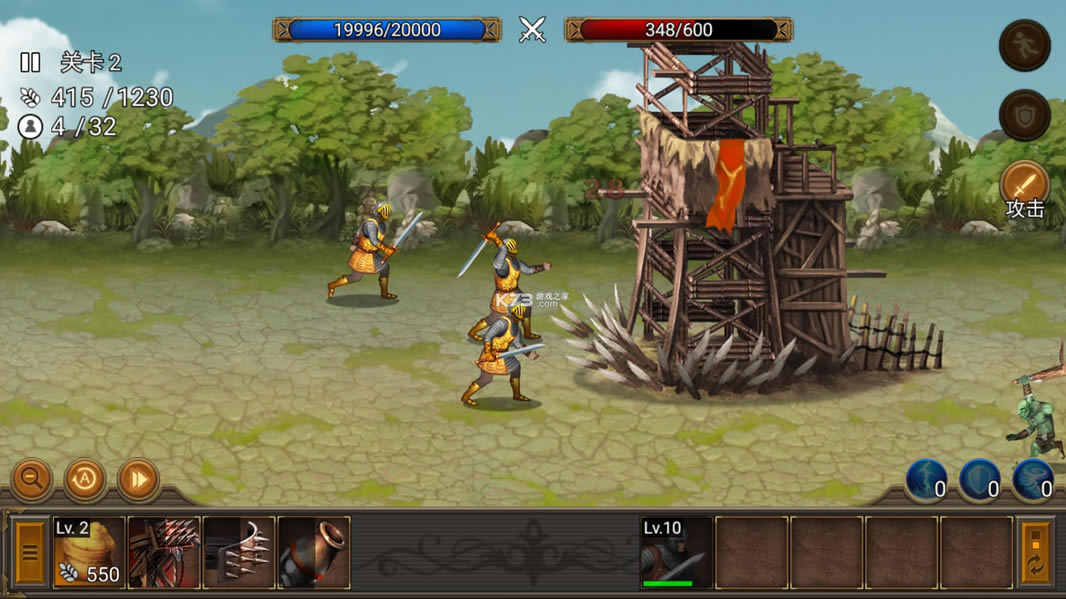
Task: Open the left menu list button
Action: (x=29, y=552)
